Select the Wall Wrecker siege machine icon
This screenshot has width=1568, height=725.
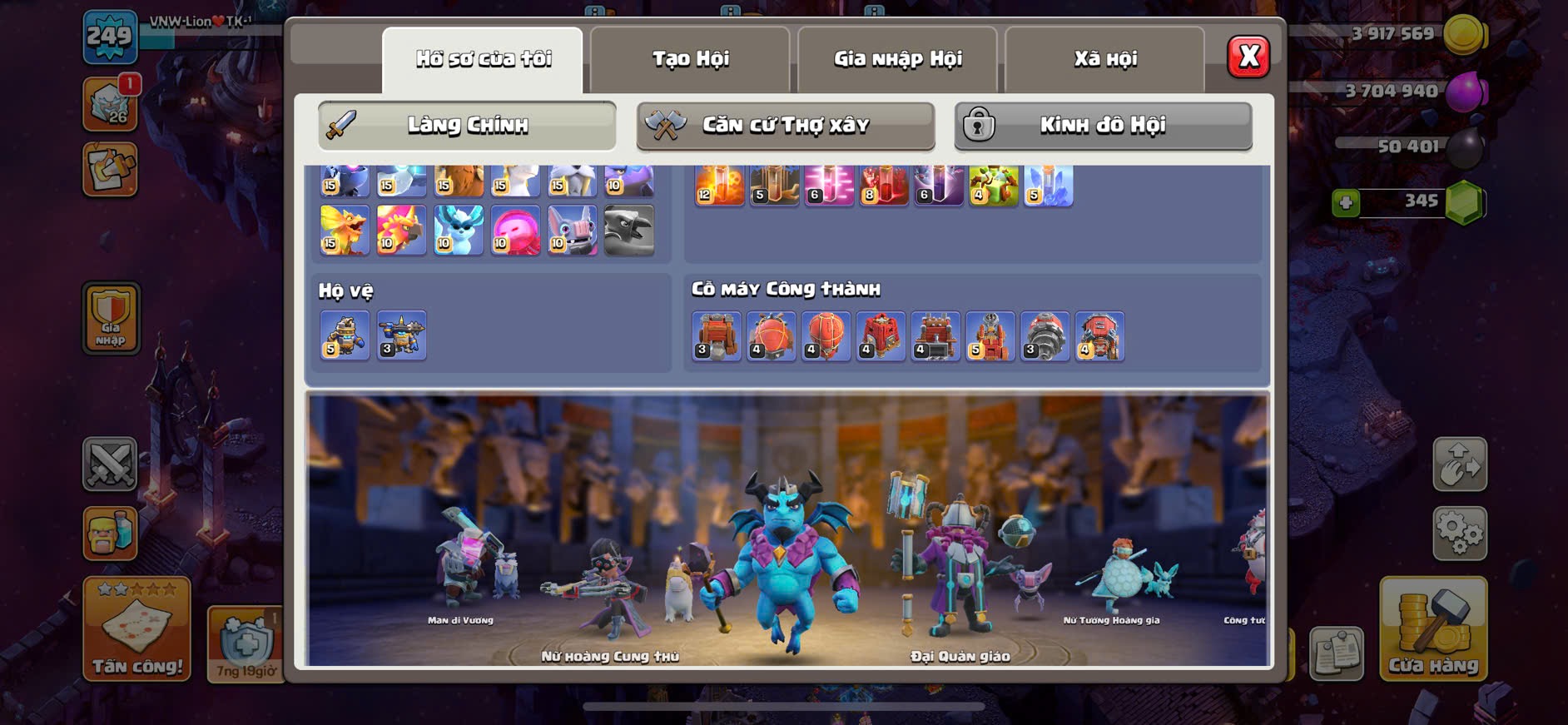click(717, 336)
